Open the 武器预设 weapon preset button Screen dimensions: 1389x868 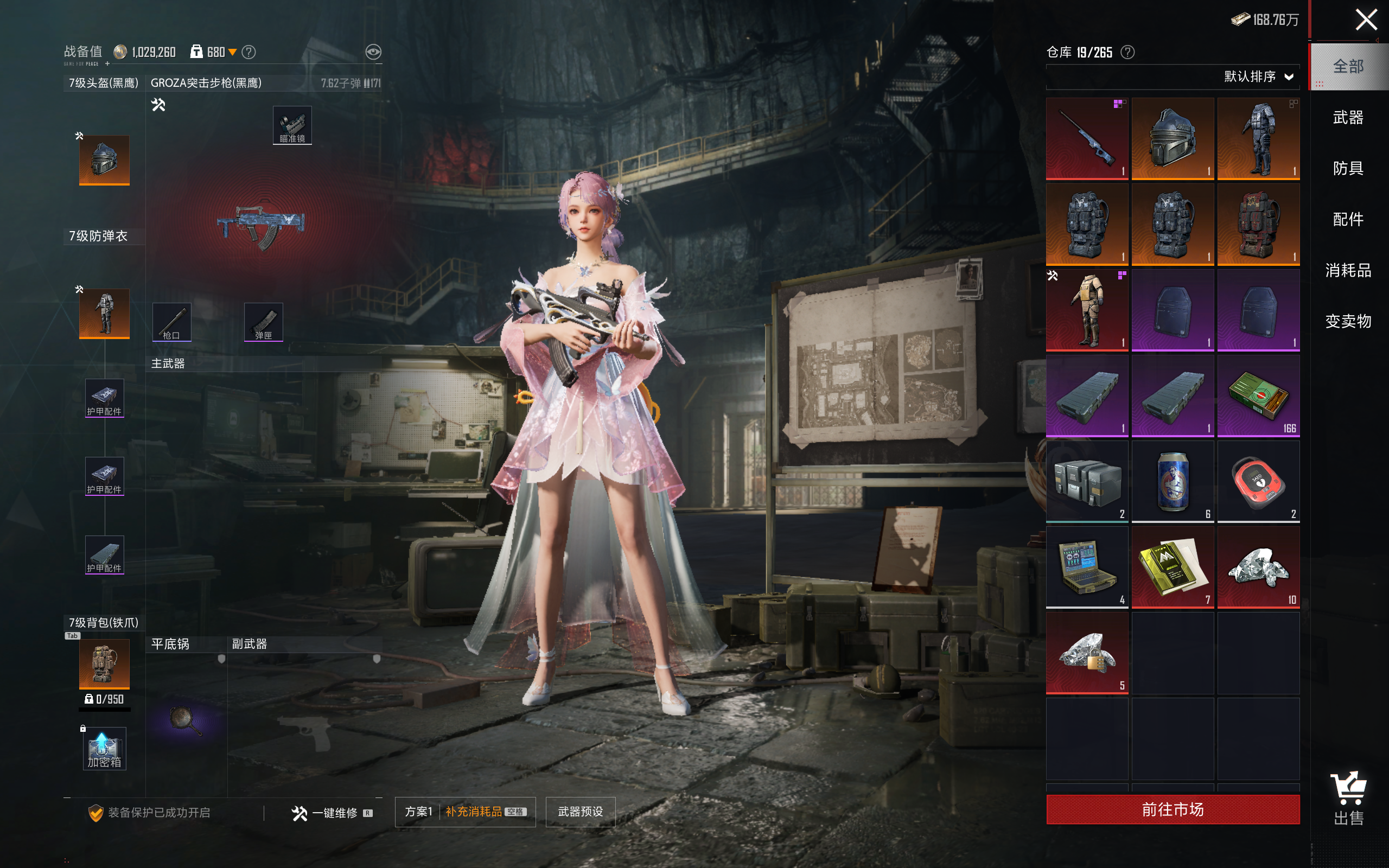point(580,812)
